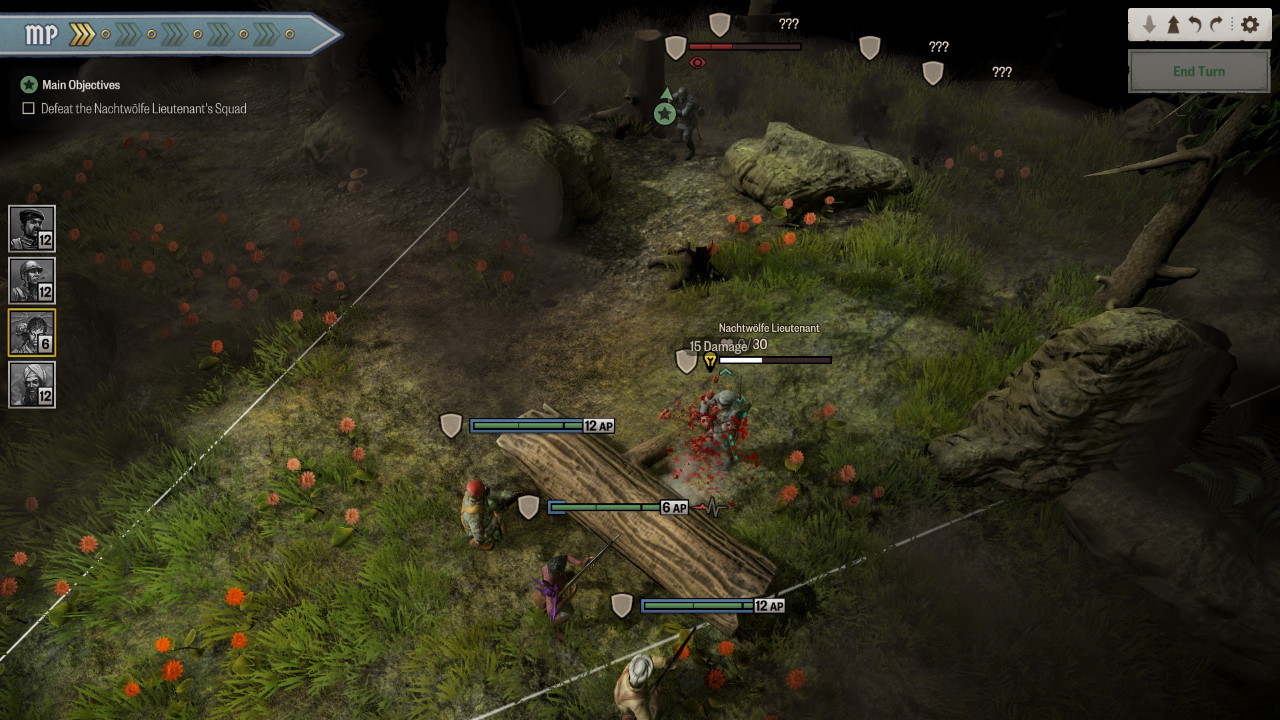Toggle the Main Objectives star icon

(x=29, y=85)
